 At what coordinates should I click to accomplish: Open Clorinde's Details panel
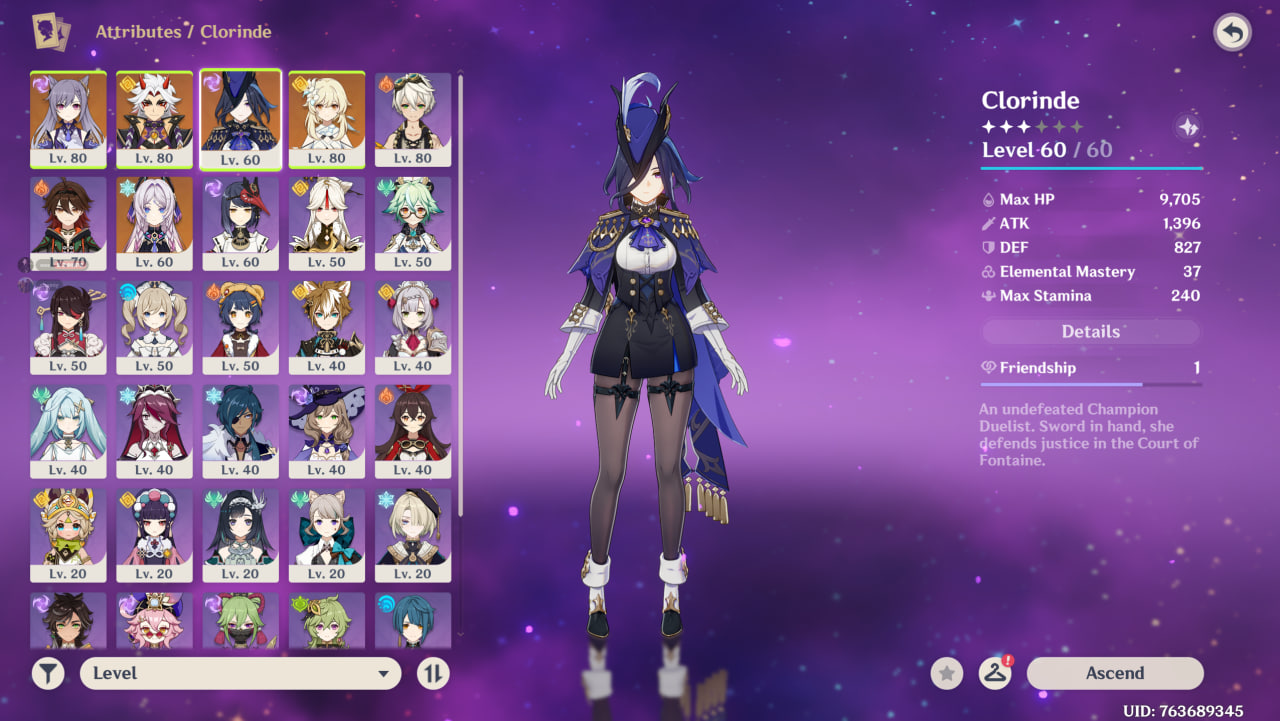click(x=1090, y=332)
